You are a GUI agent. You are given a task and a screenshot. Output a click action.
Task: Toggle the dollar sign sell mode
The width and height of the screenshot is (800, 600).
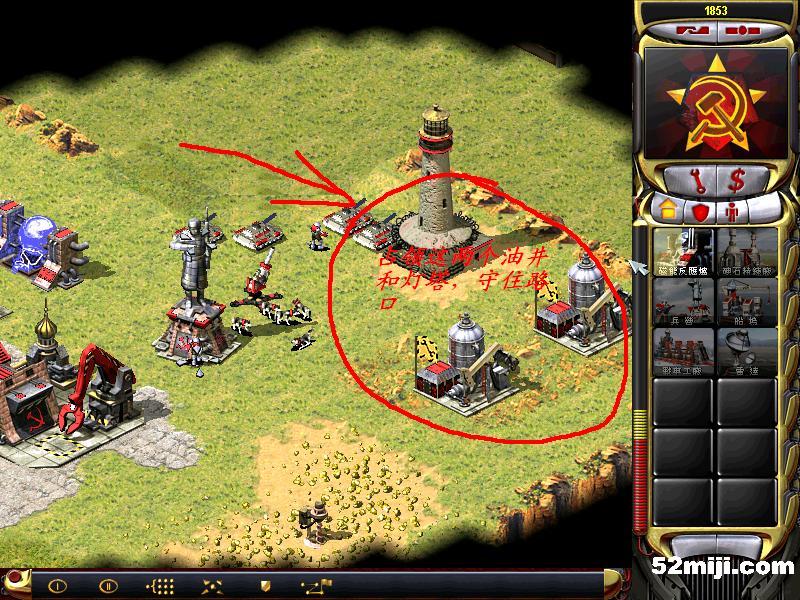pyautogui.click(x=739, y=181)
